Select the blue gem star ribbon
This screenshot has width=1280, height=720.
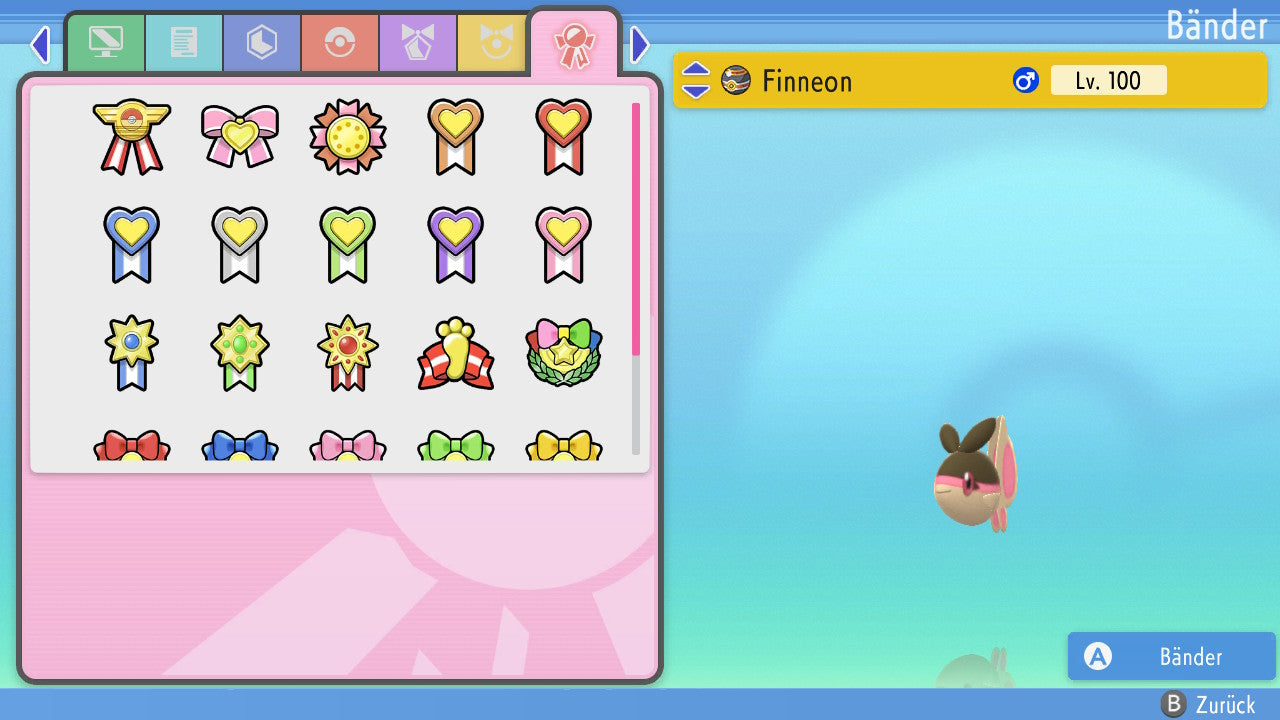132,354
